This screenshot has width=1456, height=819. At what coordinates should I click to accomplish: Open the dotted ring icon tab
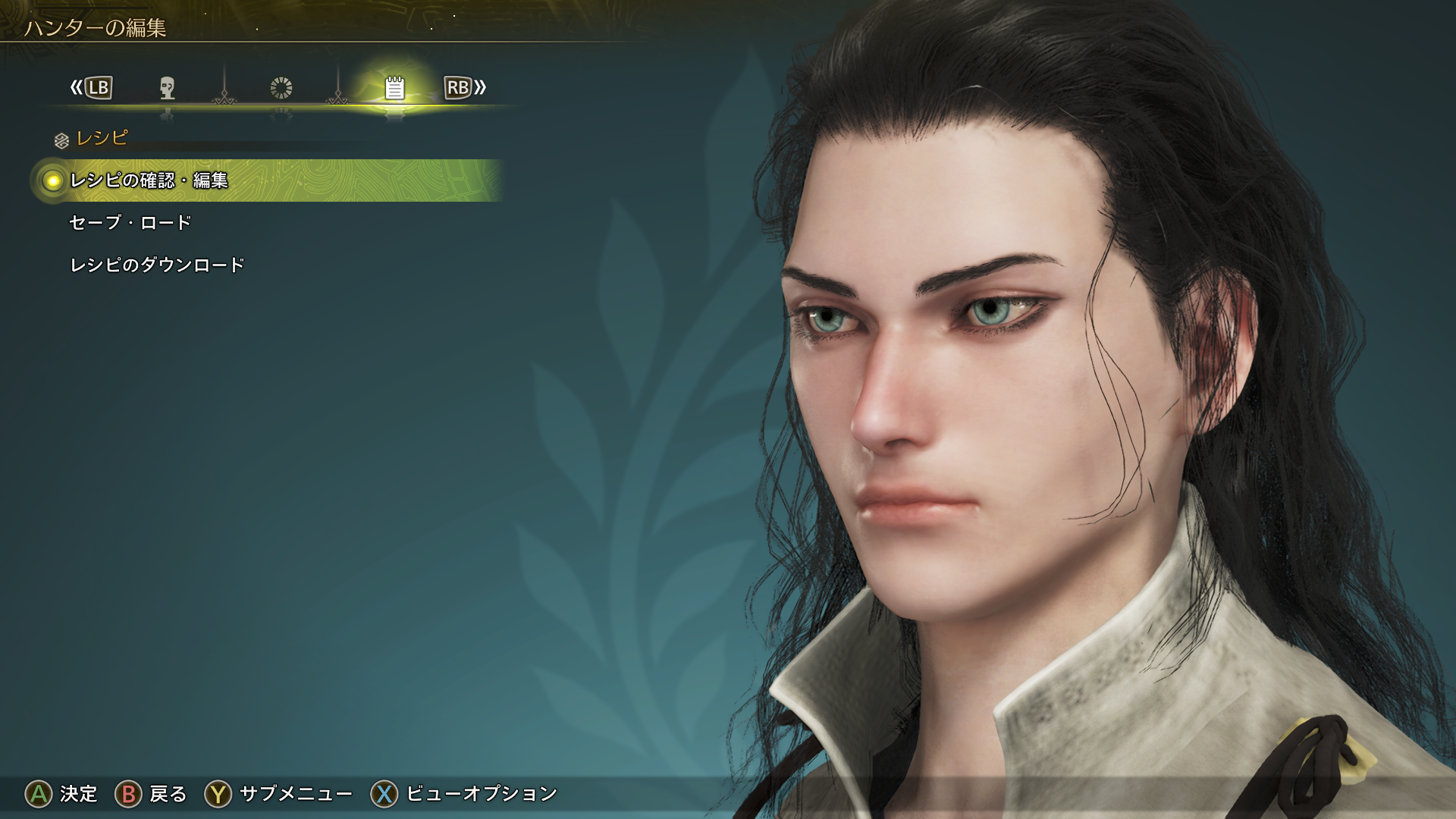(x=281, y=88)
